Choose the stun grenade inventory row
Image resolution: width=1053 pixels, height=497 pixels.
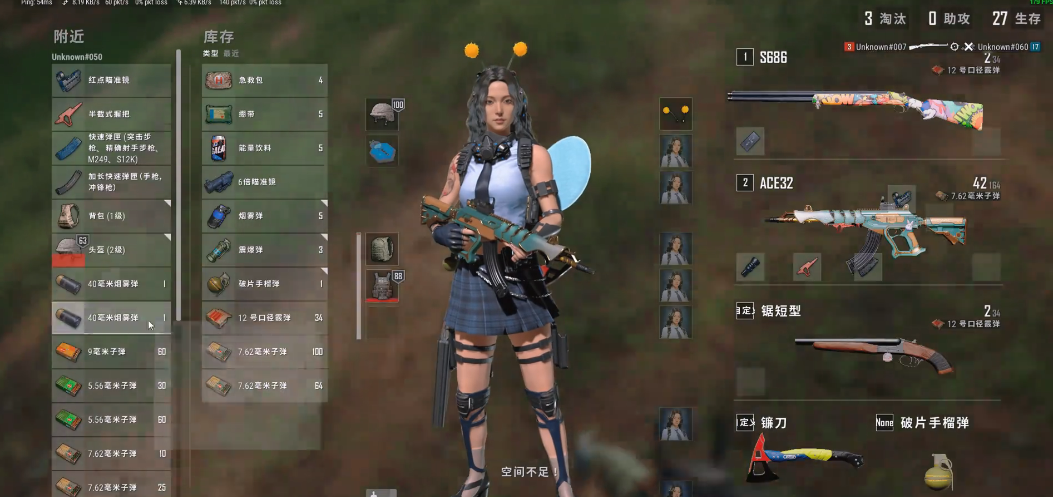[x=264, y=250]
